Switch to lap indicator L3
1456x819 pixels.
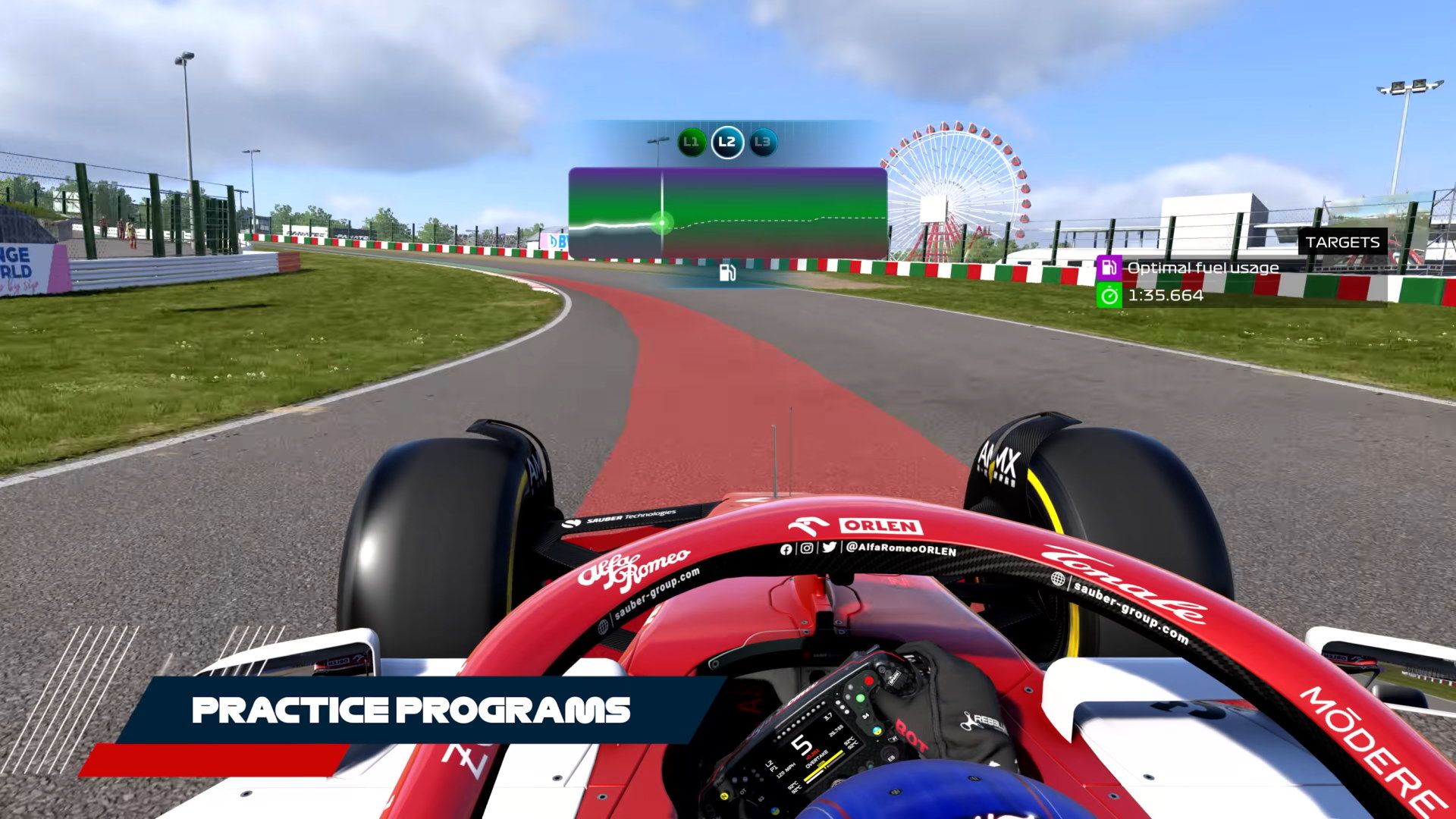762,141
